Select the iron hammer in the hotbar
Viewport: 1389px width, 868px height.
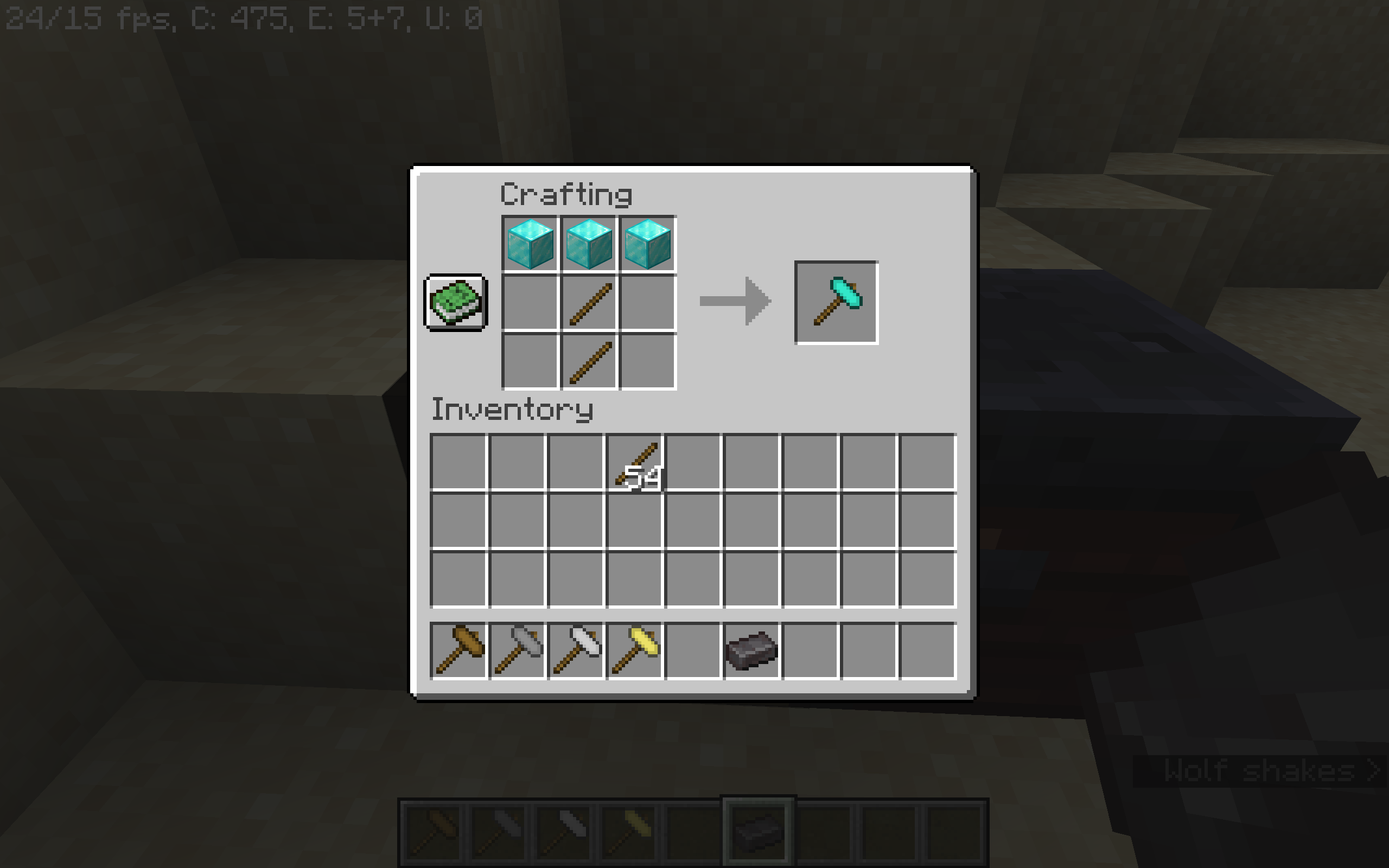[518, 649]
